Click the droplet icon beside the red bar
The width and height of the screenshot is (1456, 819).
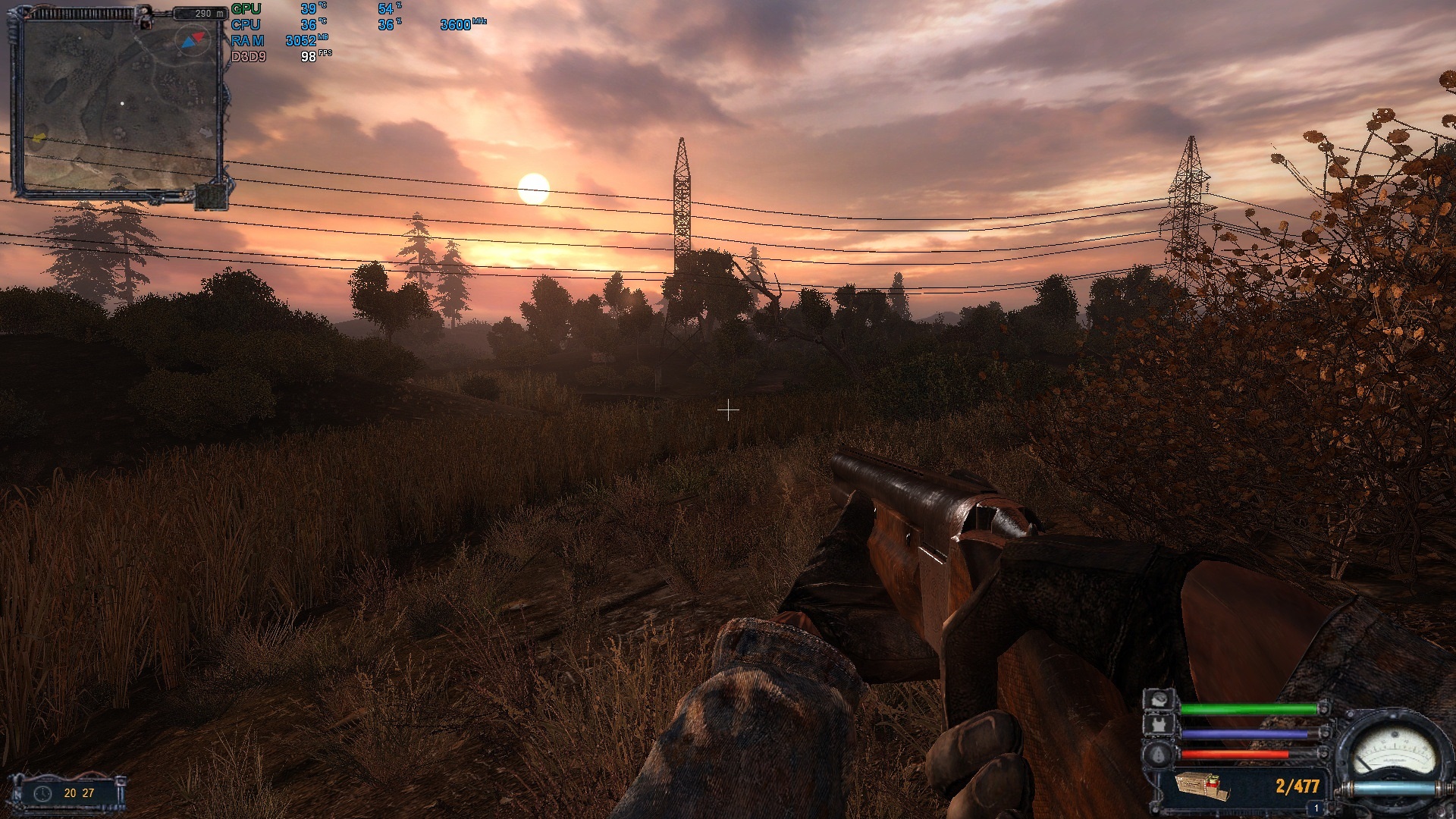[x=1159, y=754]
